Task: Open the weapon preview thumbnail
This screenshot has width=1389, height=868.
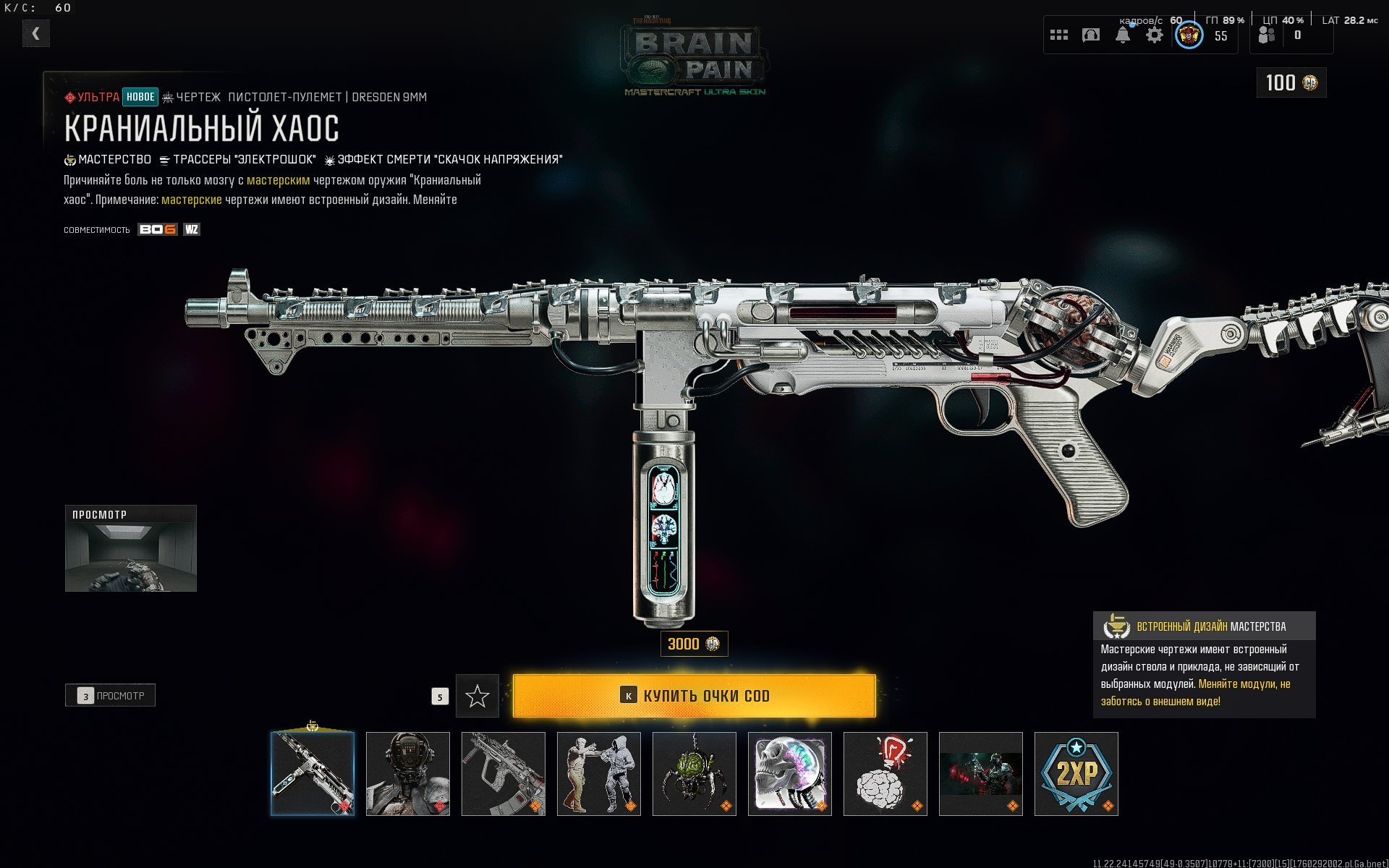Action: click(x=131, y=548)
